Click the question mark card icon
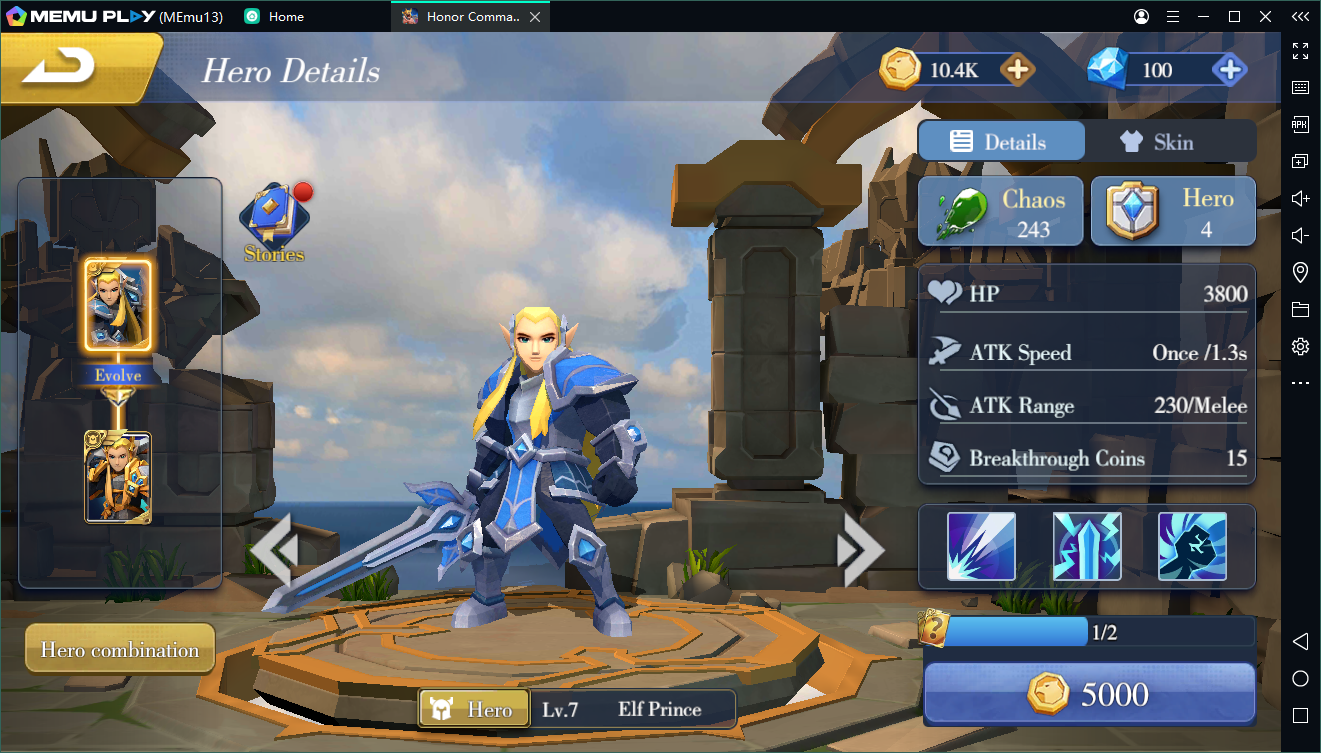 click(933, 629)
